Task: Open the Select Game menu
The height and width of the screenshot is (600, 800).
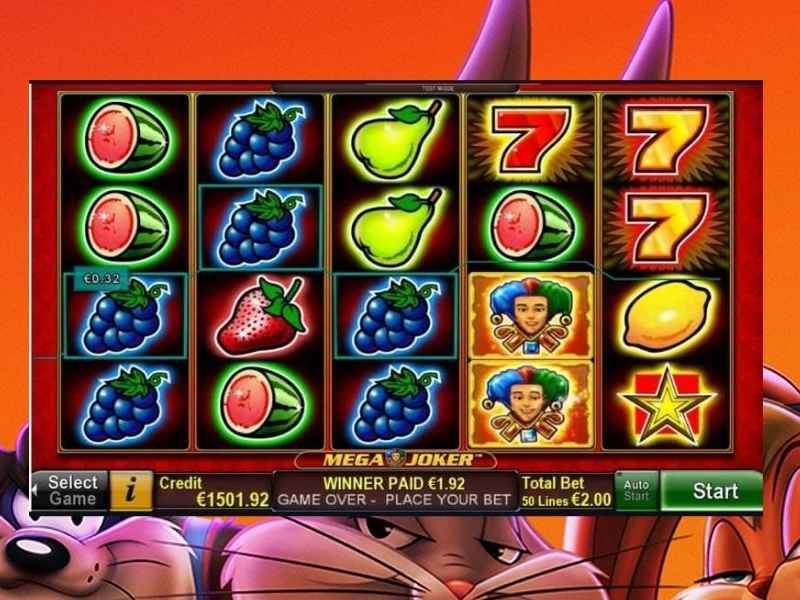Action: tap(70, 491)
